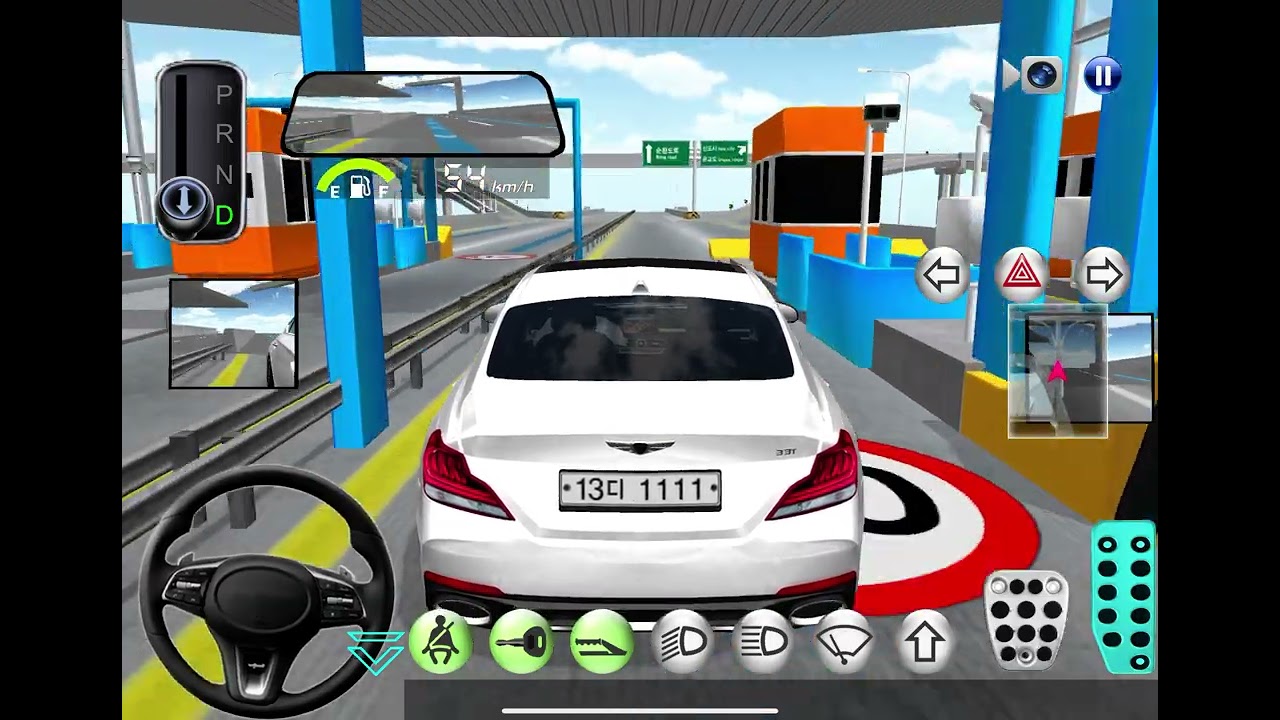Screen dimensions: 1280x720
Task: Activate the windshield wipers
Action: [843, 642]
